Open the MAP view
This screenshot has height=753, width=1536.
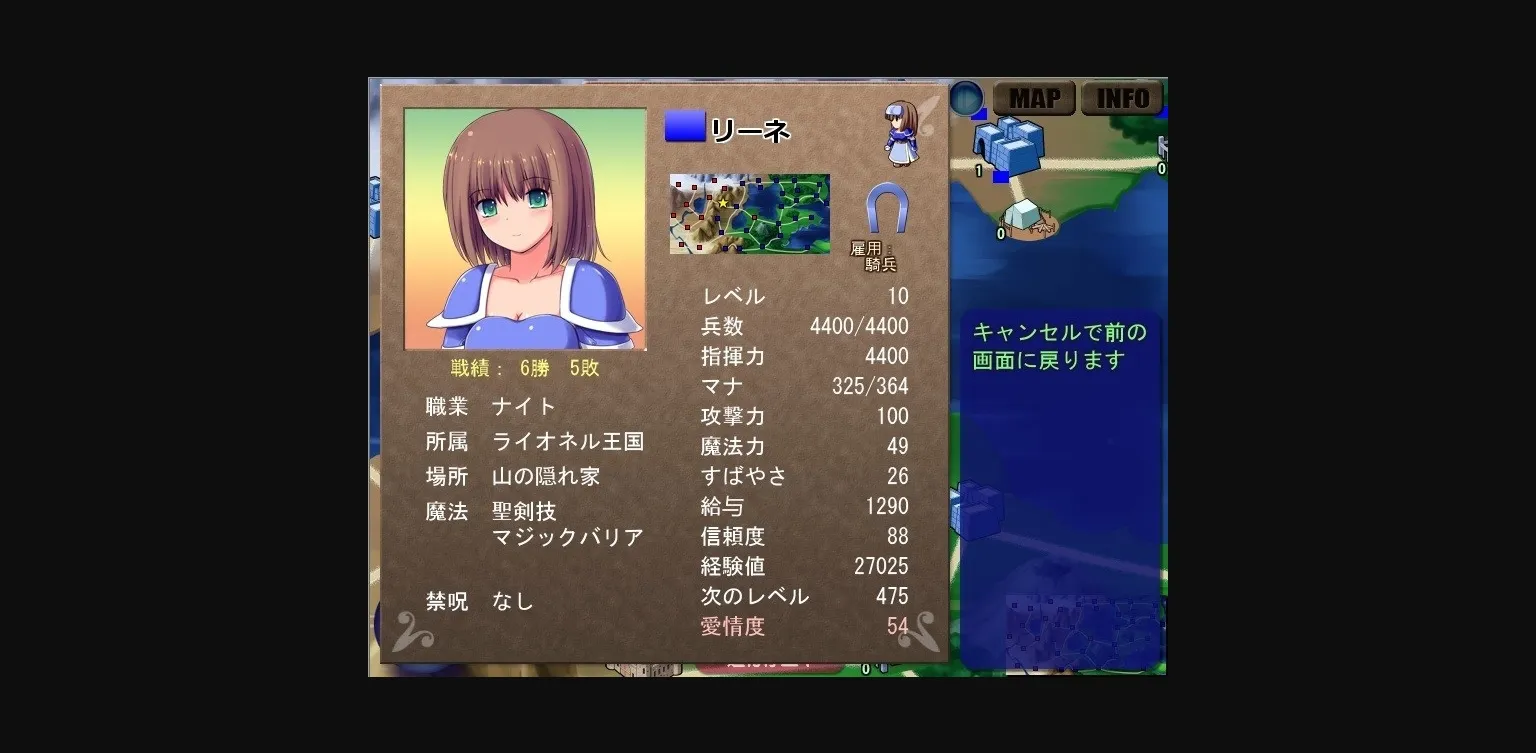(x=1034, y=97)
